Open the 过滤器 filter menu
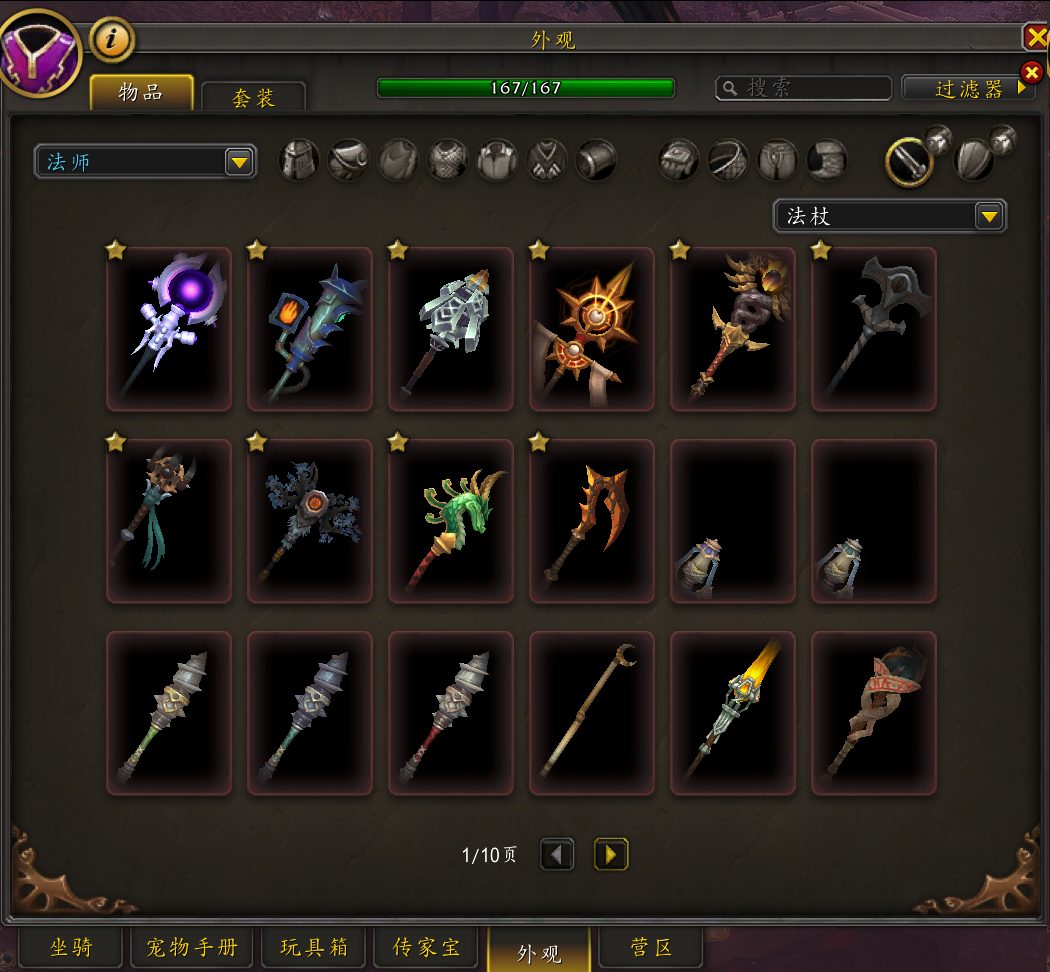The height and width of the screenshot is (972, 1050). click(x=967, y=88)
